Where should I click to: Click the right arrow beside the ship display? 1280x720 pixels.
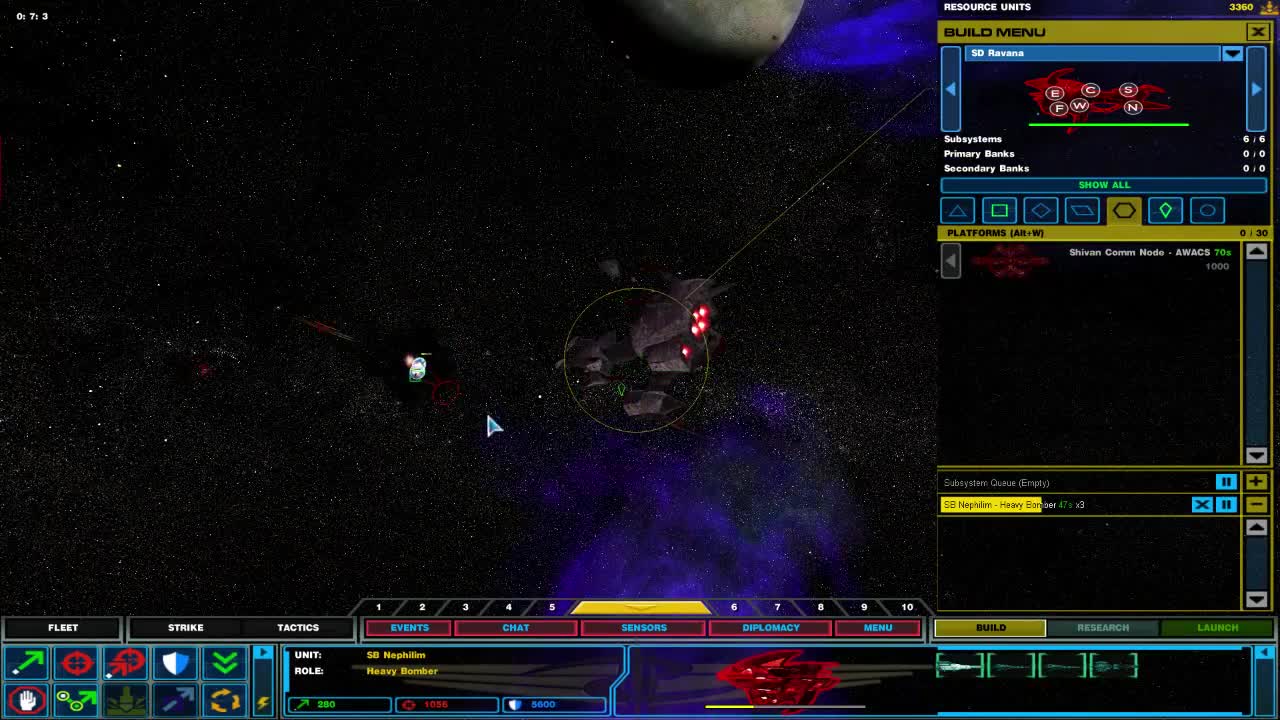click(x=1256, y=89)
